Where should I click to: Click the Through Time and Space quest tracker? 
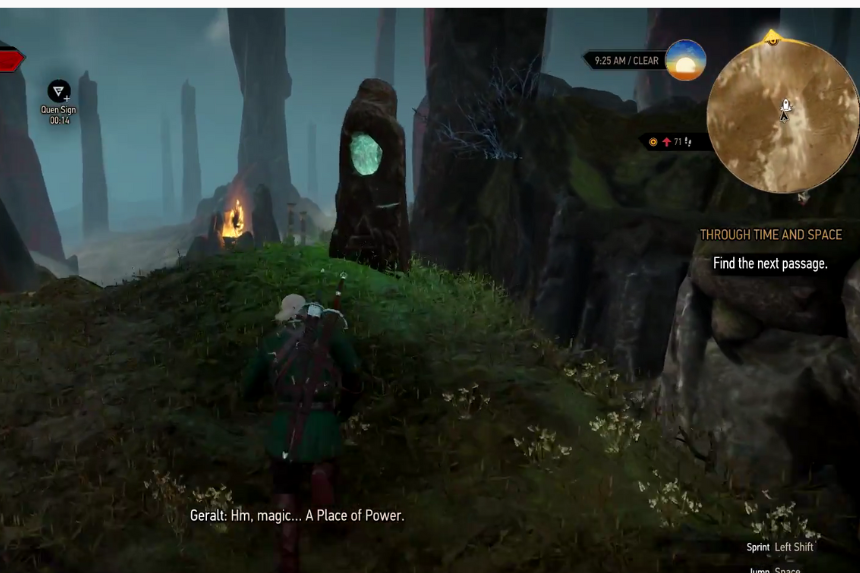click(770, 235)
